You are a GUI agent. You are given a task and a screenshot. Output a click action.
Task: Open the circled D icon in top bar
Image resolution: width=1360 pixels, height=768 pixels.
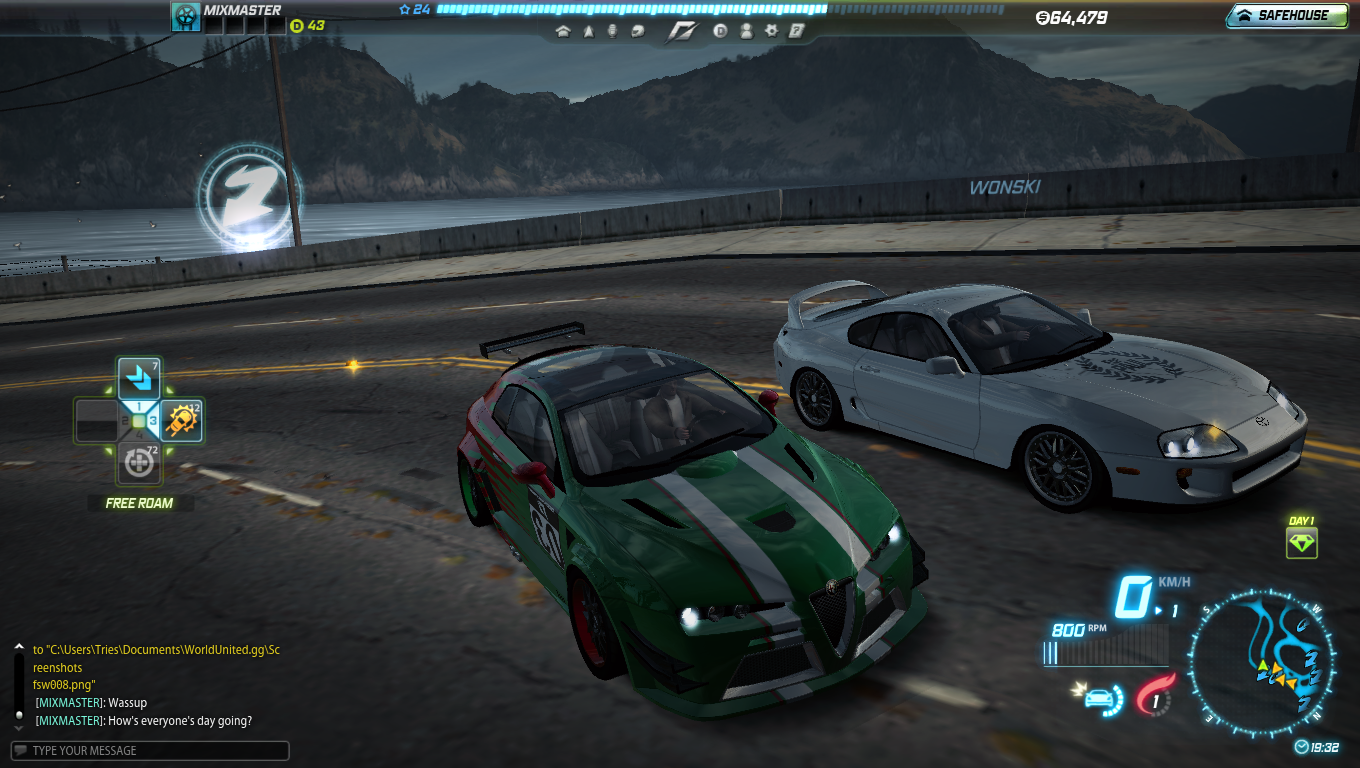coord(720,31)
